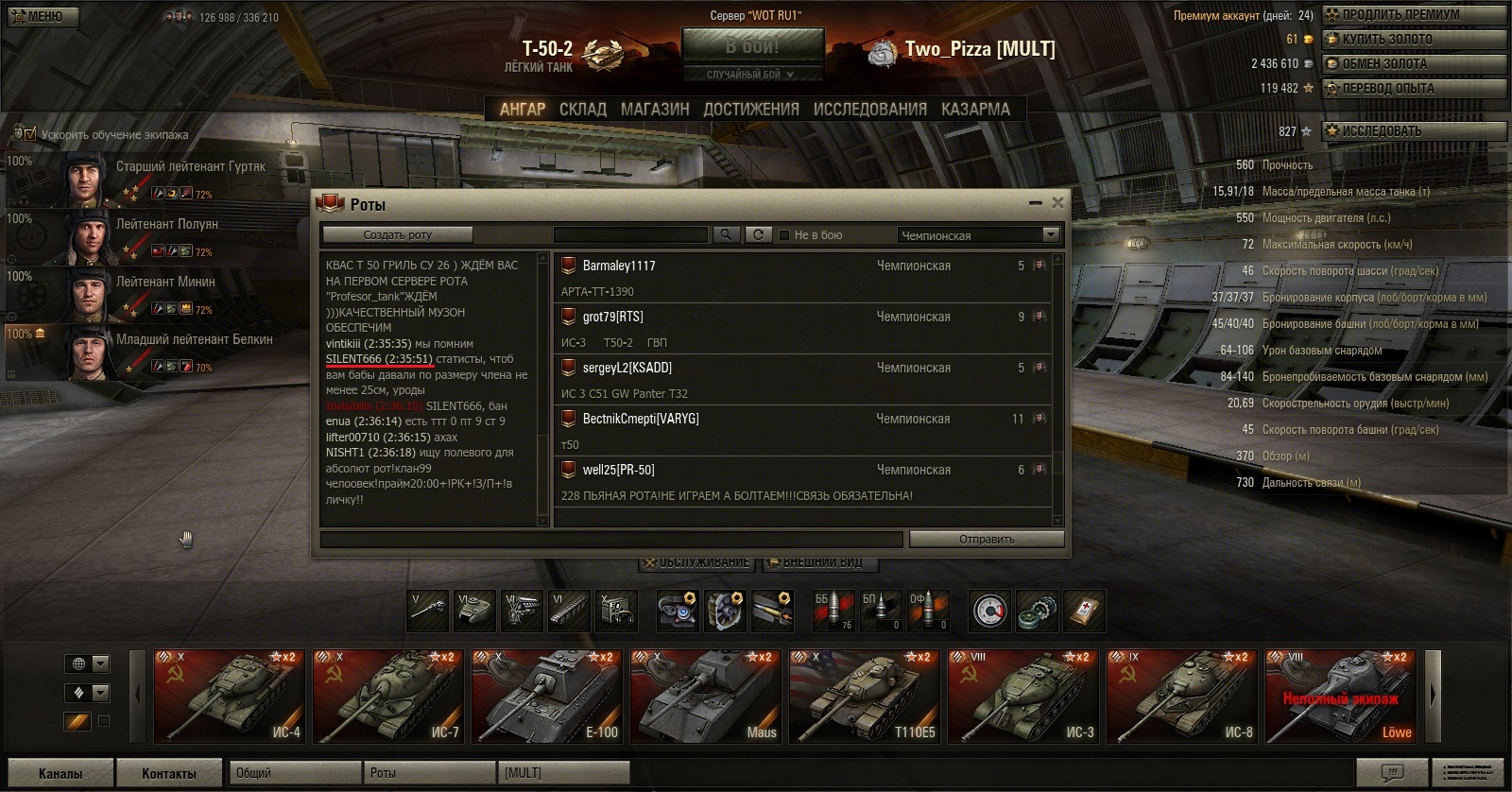This screenshot has width=1512, height=792.
Task: Focus the company chat message field
Action: [x=611, y=540]
